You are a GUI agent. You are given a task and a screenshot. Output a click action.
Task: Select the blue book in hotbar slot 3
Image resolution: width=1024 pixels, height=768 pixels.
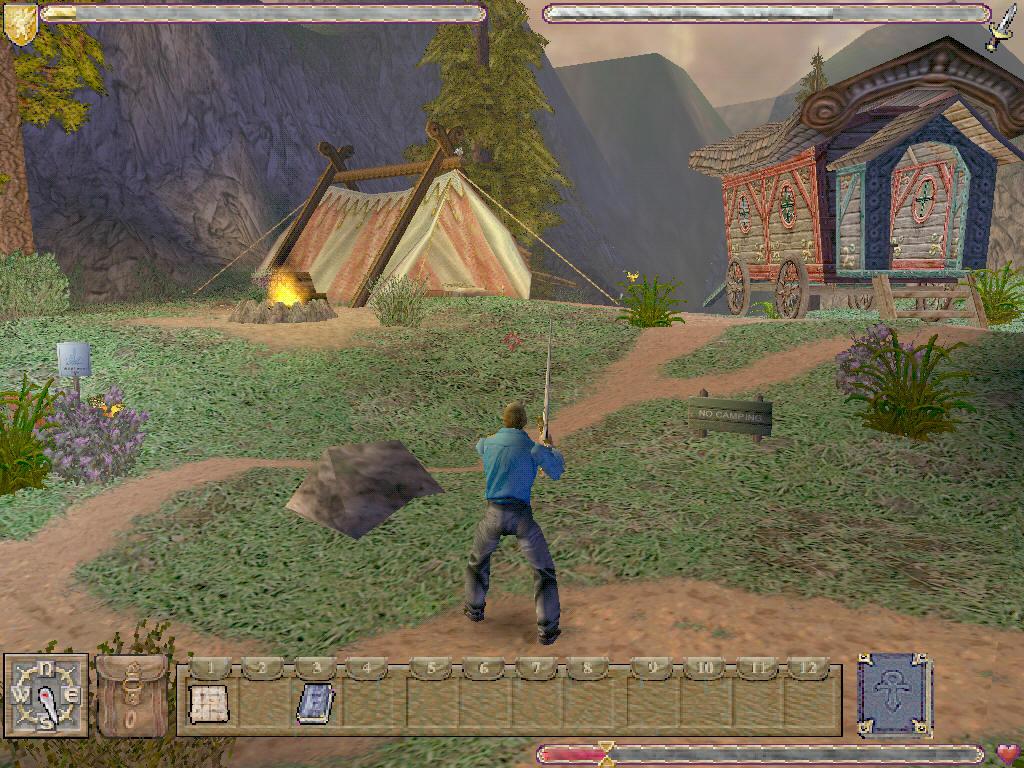[315, 704]
